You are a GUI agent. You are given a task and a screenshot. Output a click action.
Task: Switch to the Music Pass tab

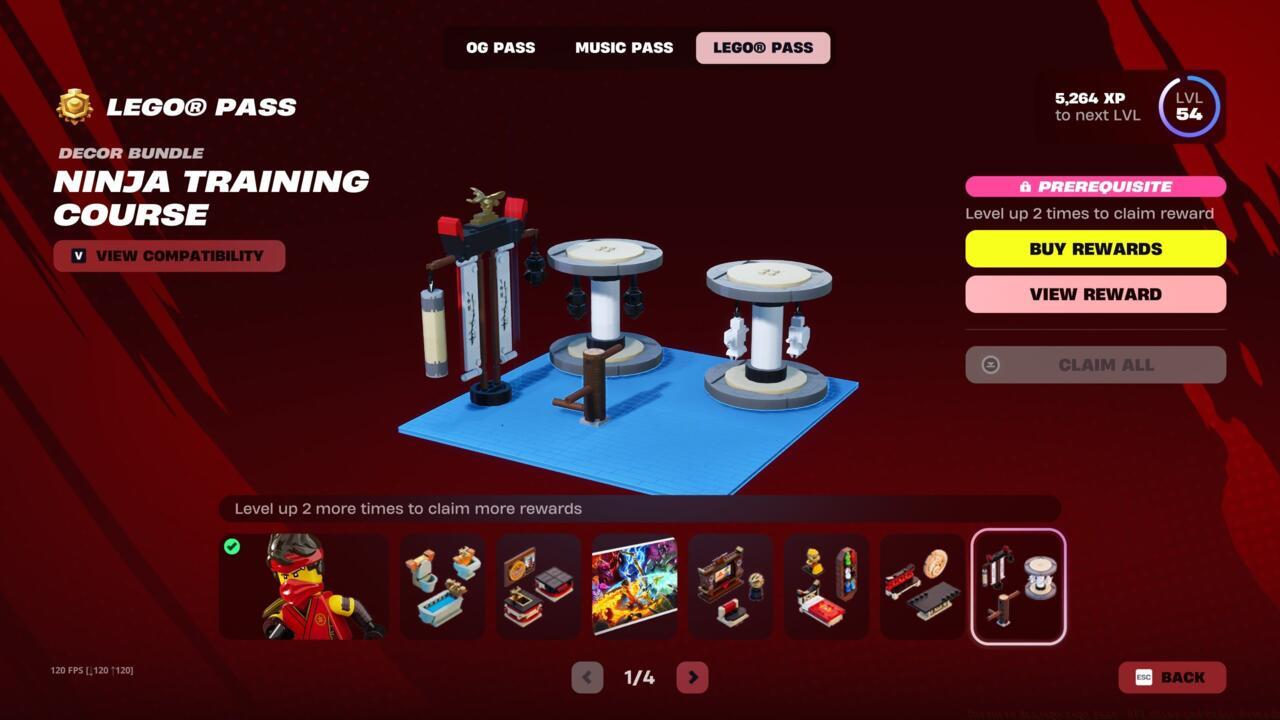click(623, 47)
